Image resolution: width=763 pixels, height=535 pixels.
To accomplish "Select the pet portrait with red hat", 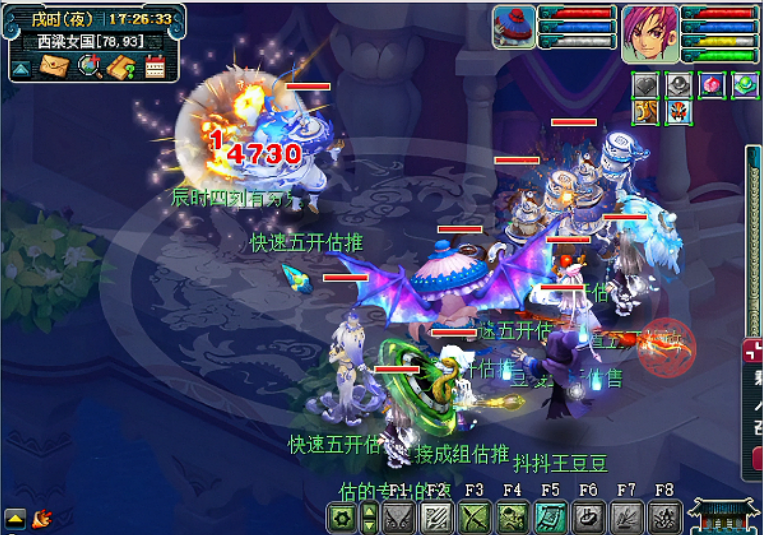I will (x=514, y=26).
